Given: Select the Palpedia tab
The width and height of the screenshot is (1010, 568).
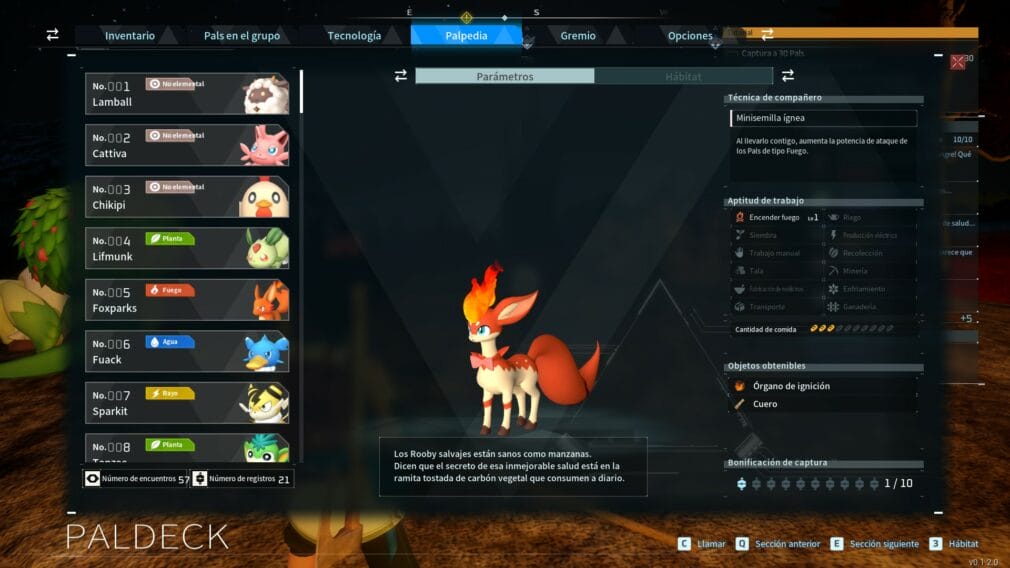Looking at the screenshot, I should click(466, 36).
